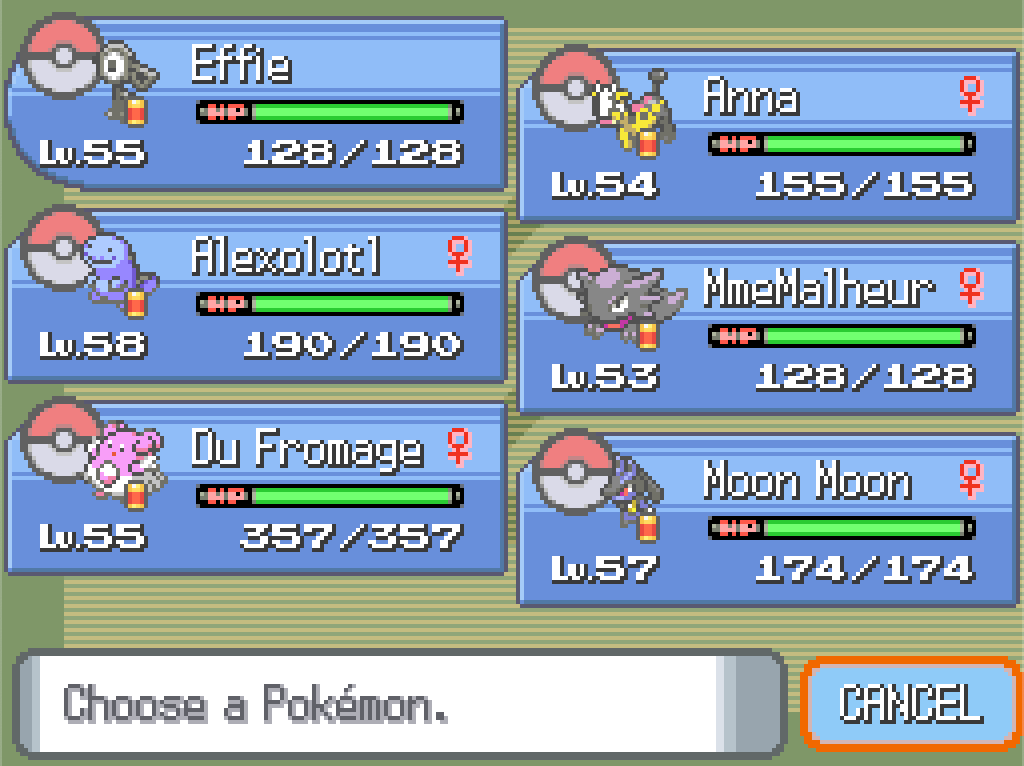Pick the Pokémon named Du Fromage
Viewport: 1024px width, 766px height.
[258, 489]
